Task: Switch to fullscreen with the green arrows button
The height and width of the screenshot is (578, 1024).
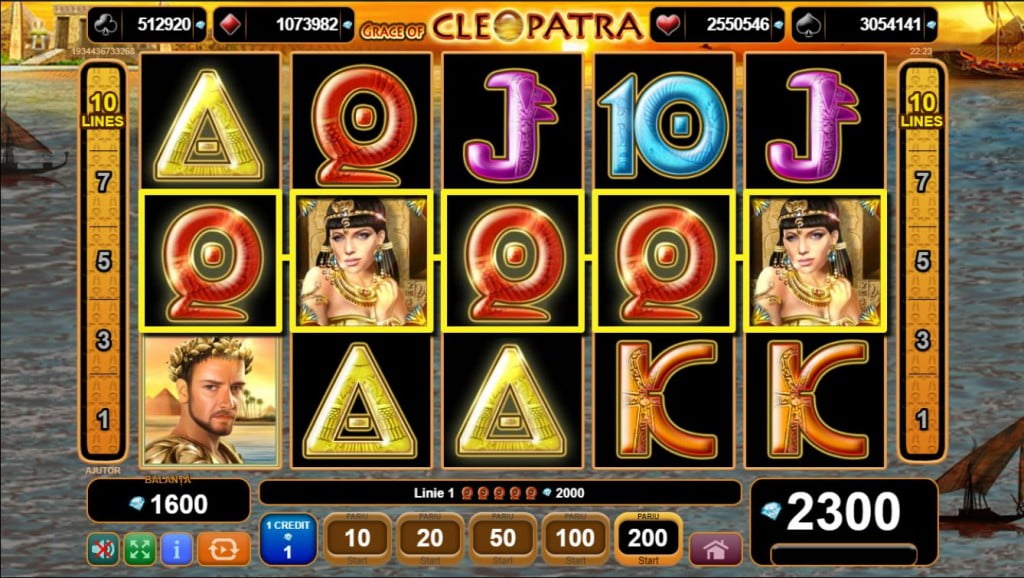Action: (139, 549)
